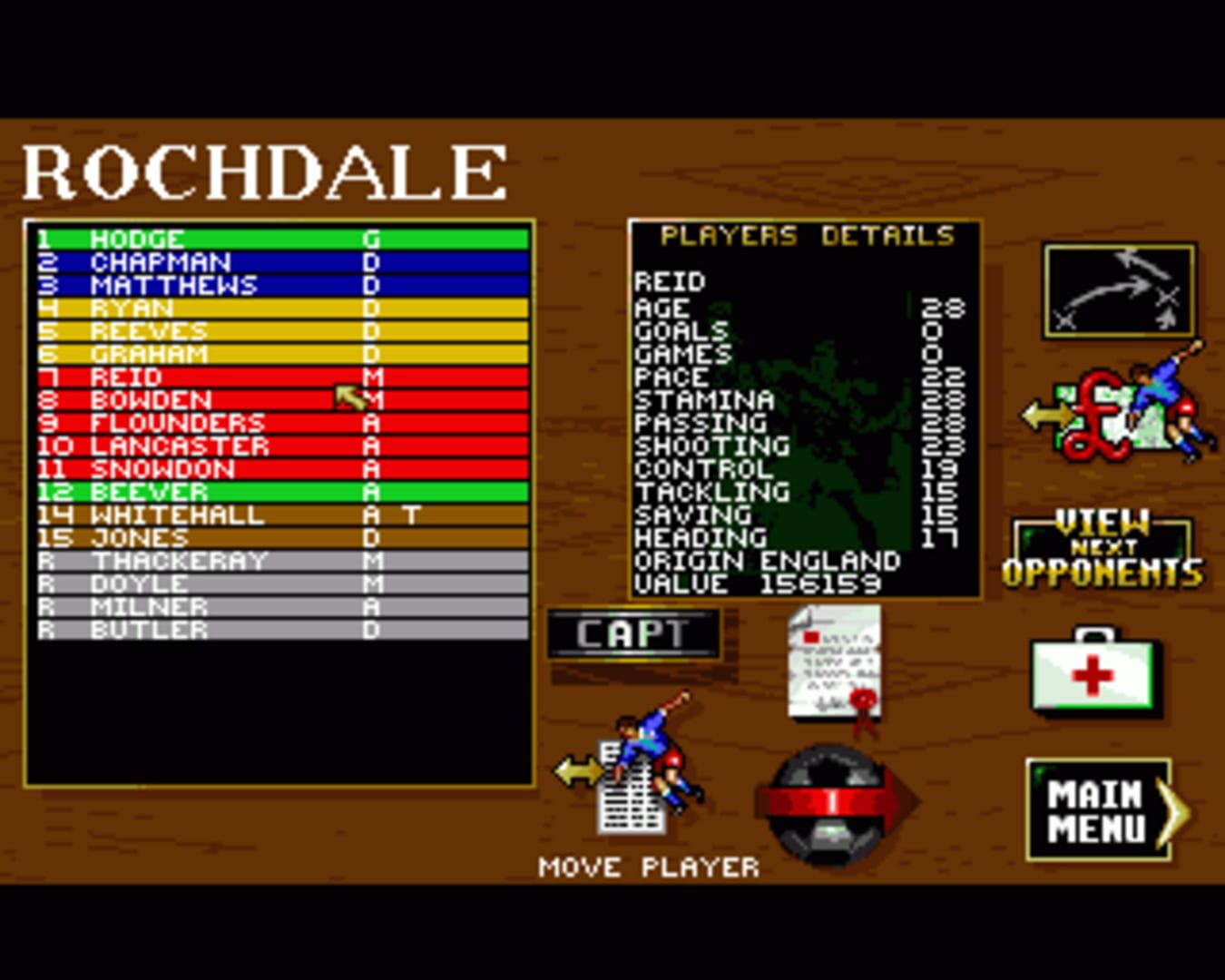Open the tactics board icon
The width and height of the screenshot is (1225, 980).
(1118, 289)
